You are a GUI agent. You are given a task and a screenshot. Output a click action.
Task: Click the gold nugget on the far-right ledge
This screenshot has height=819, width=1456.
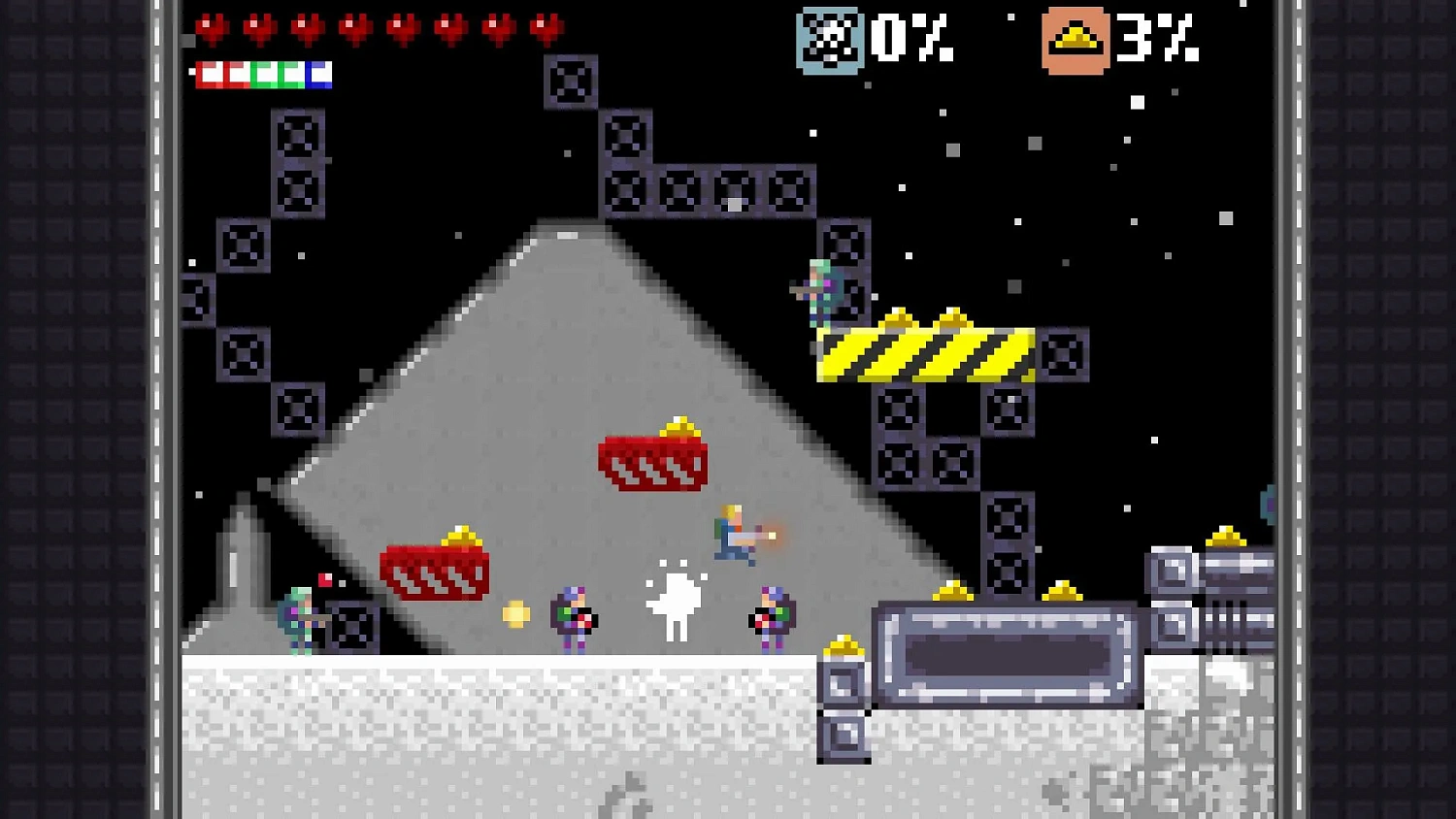(1225, 534)
